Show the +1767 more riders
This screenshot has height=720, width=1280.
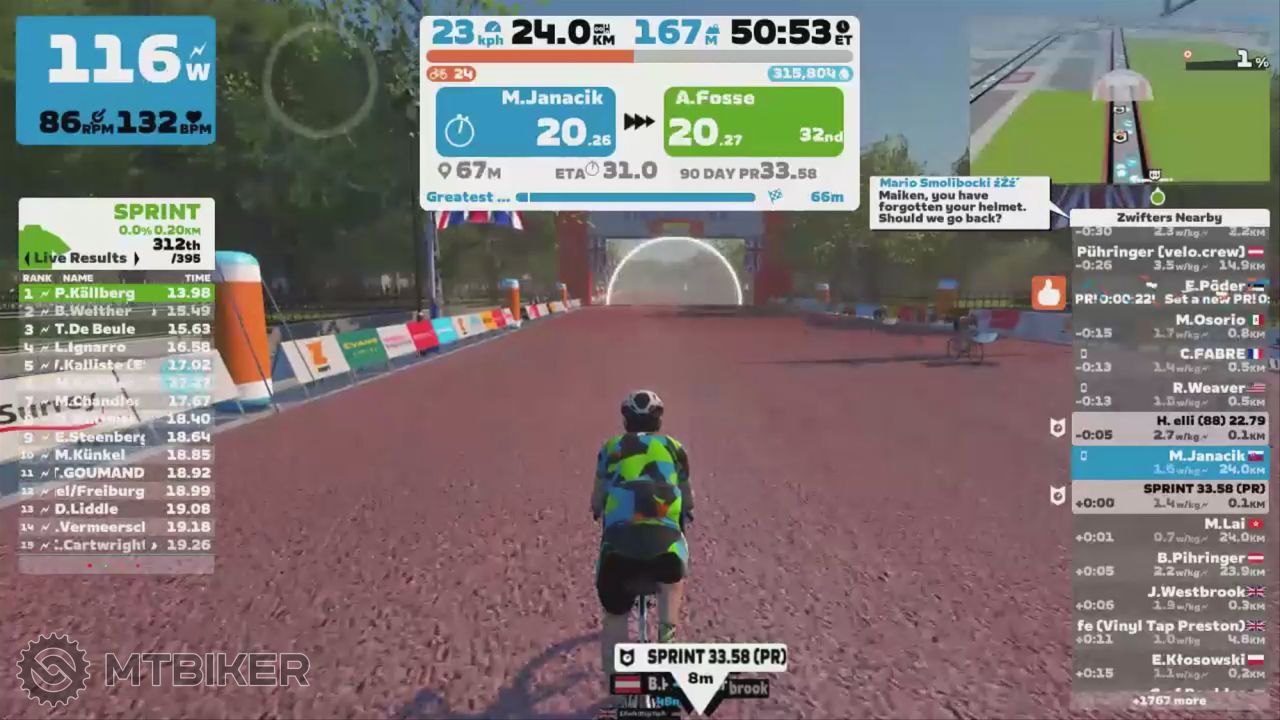point(1169,701)
